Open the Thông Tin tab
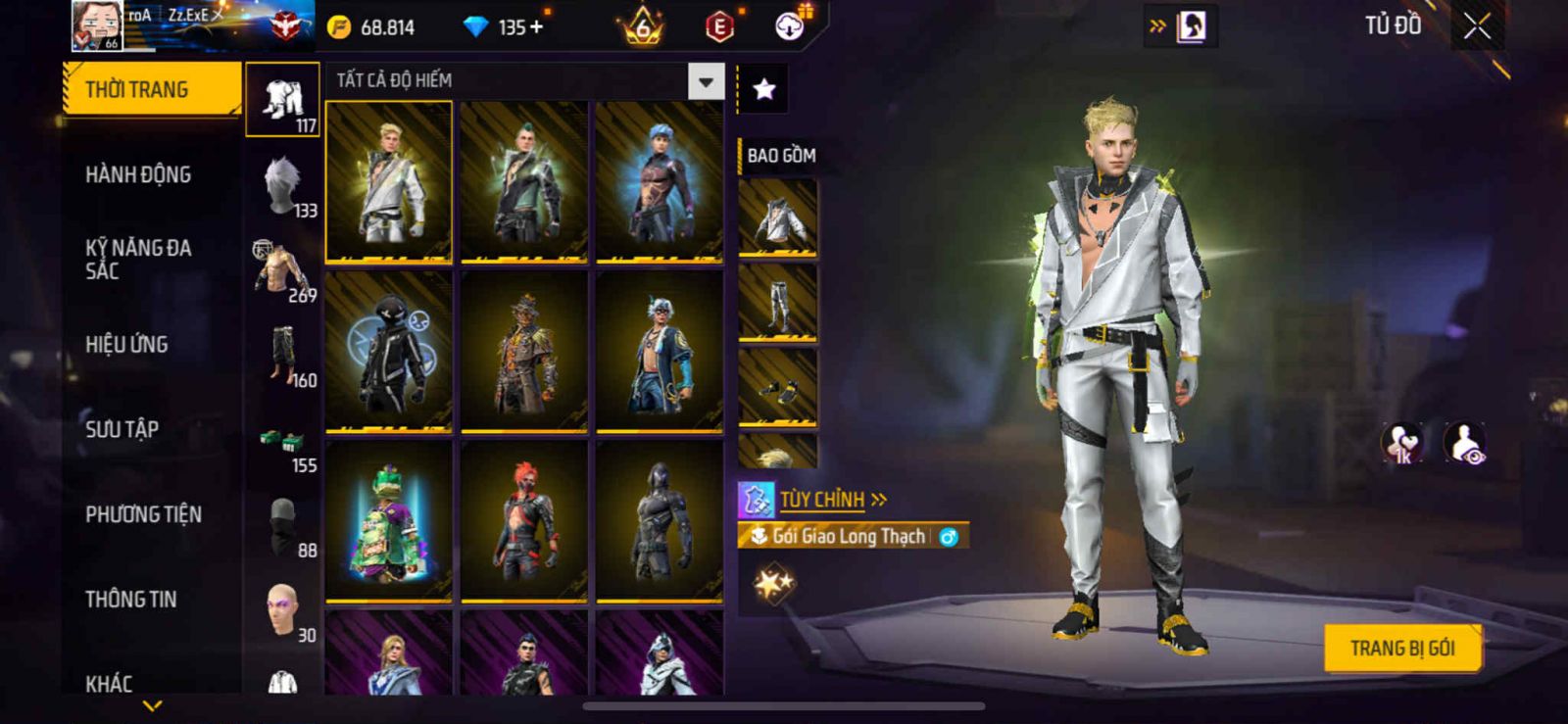1568x724 pixels. pos(131,600)
